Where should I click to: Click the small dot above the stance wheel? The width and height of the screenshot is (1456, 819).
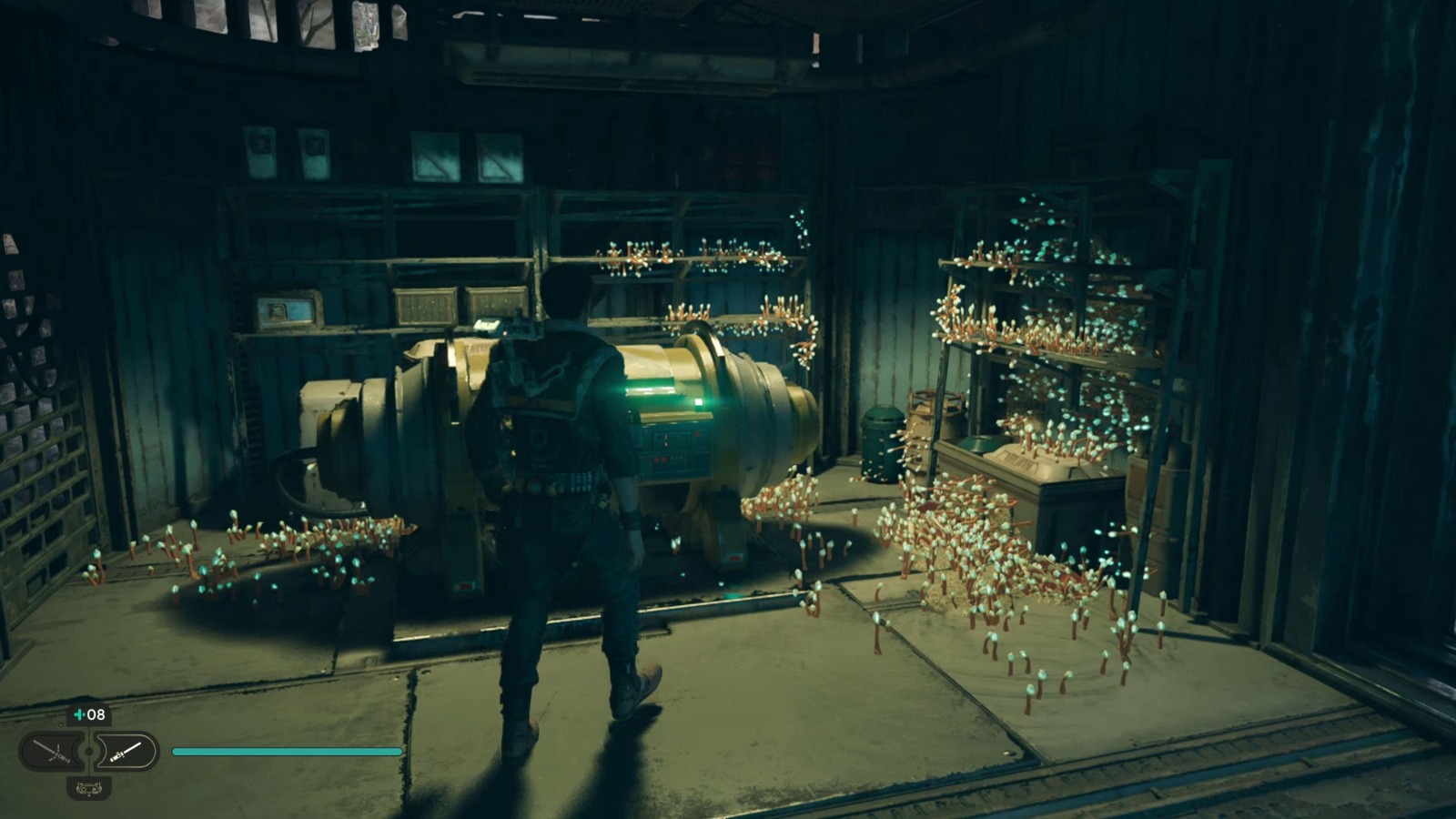pos(60,723)
